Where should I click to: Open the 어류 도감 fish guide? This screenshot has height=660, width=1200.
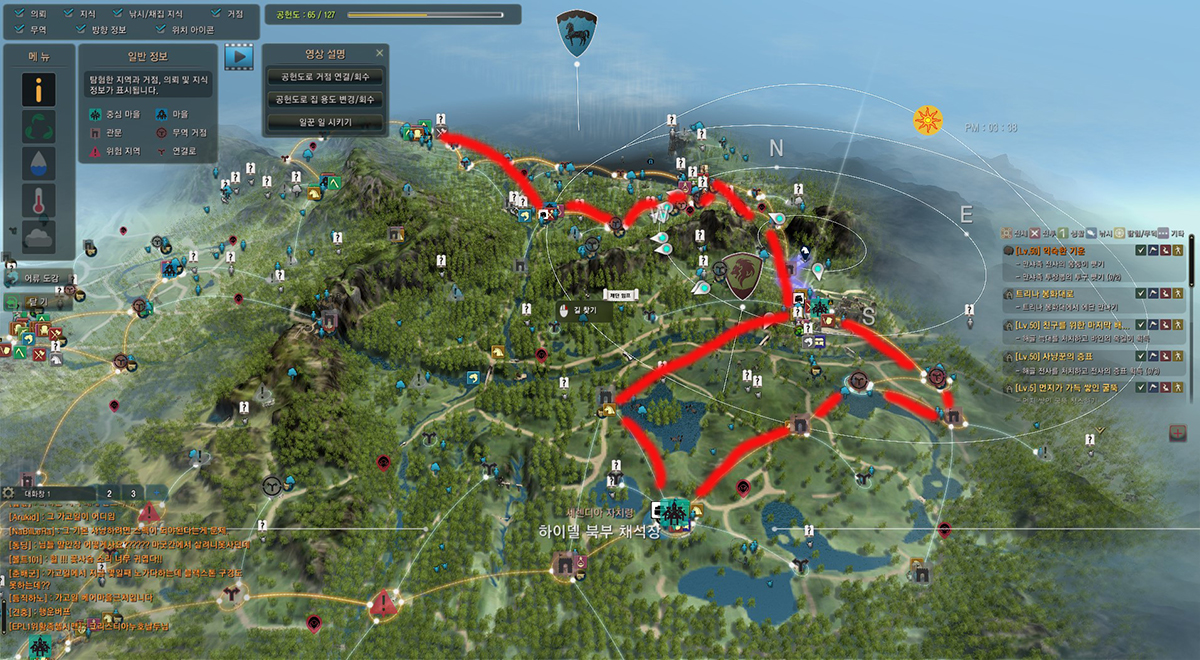pos(38,277)
